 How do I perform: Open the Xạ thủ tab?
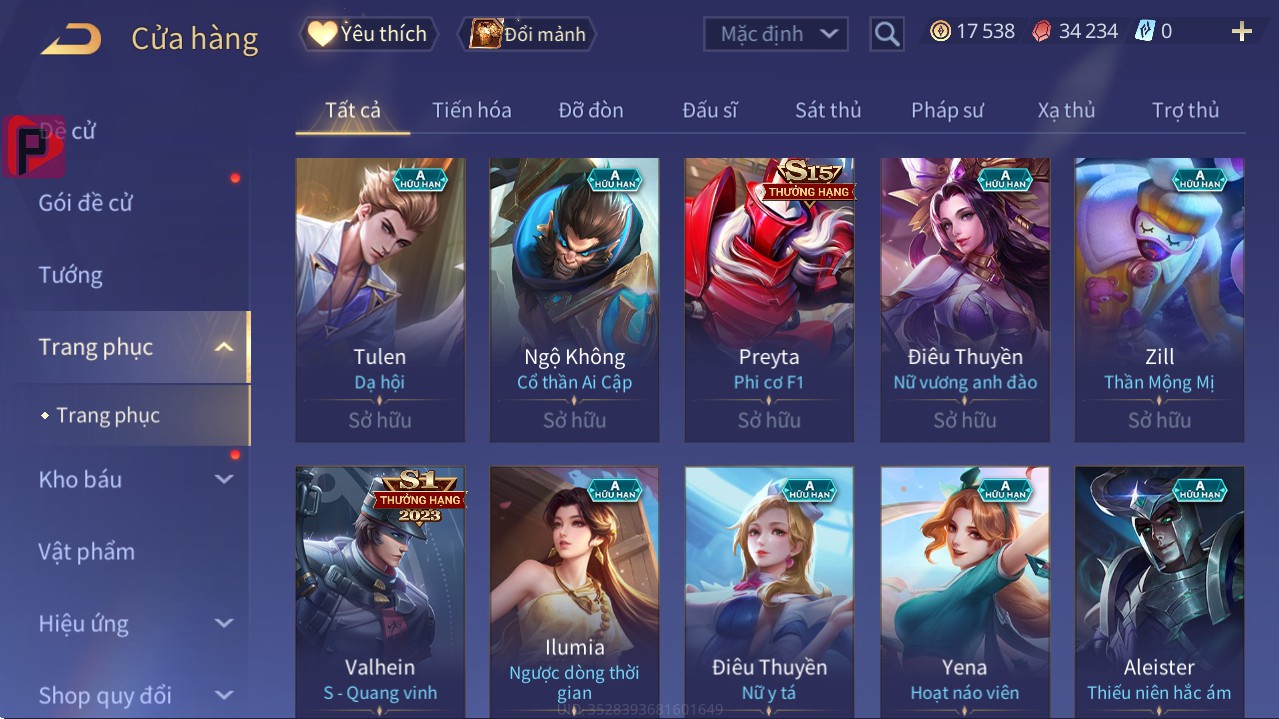(1066, 110)
